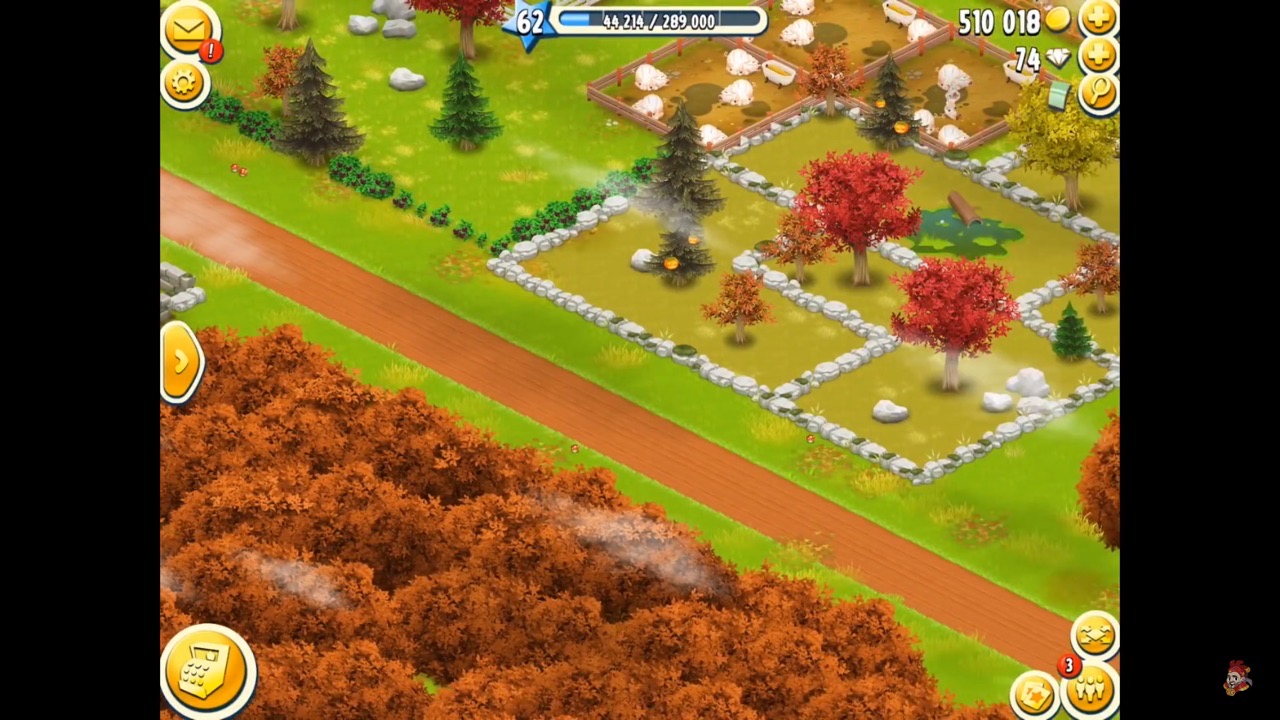Buy diamonds using the plus button
Viewport: 1280px width, 720px height.
1098,56
